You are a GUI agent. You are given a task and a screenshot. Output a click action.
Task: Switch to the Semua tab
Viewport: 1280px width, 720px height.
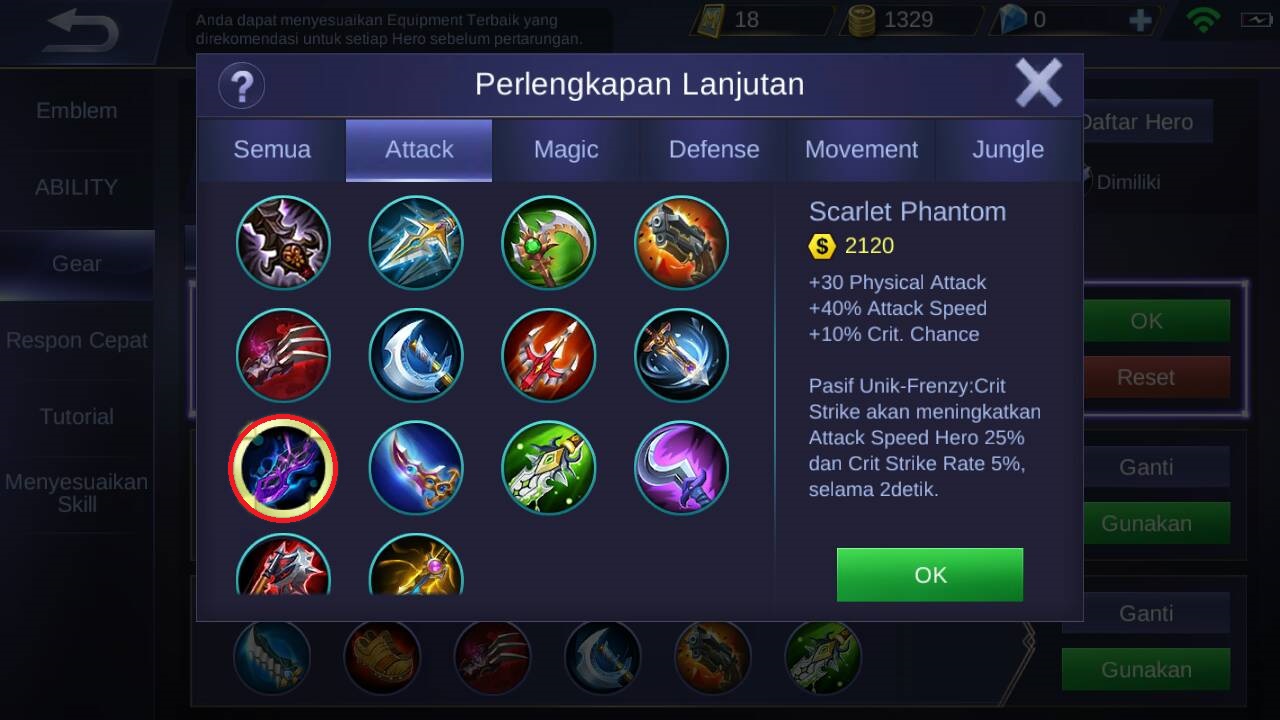point(272,150)
